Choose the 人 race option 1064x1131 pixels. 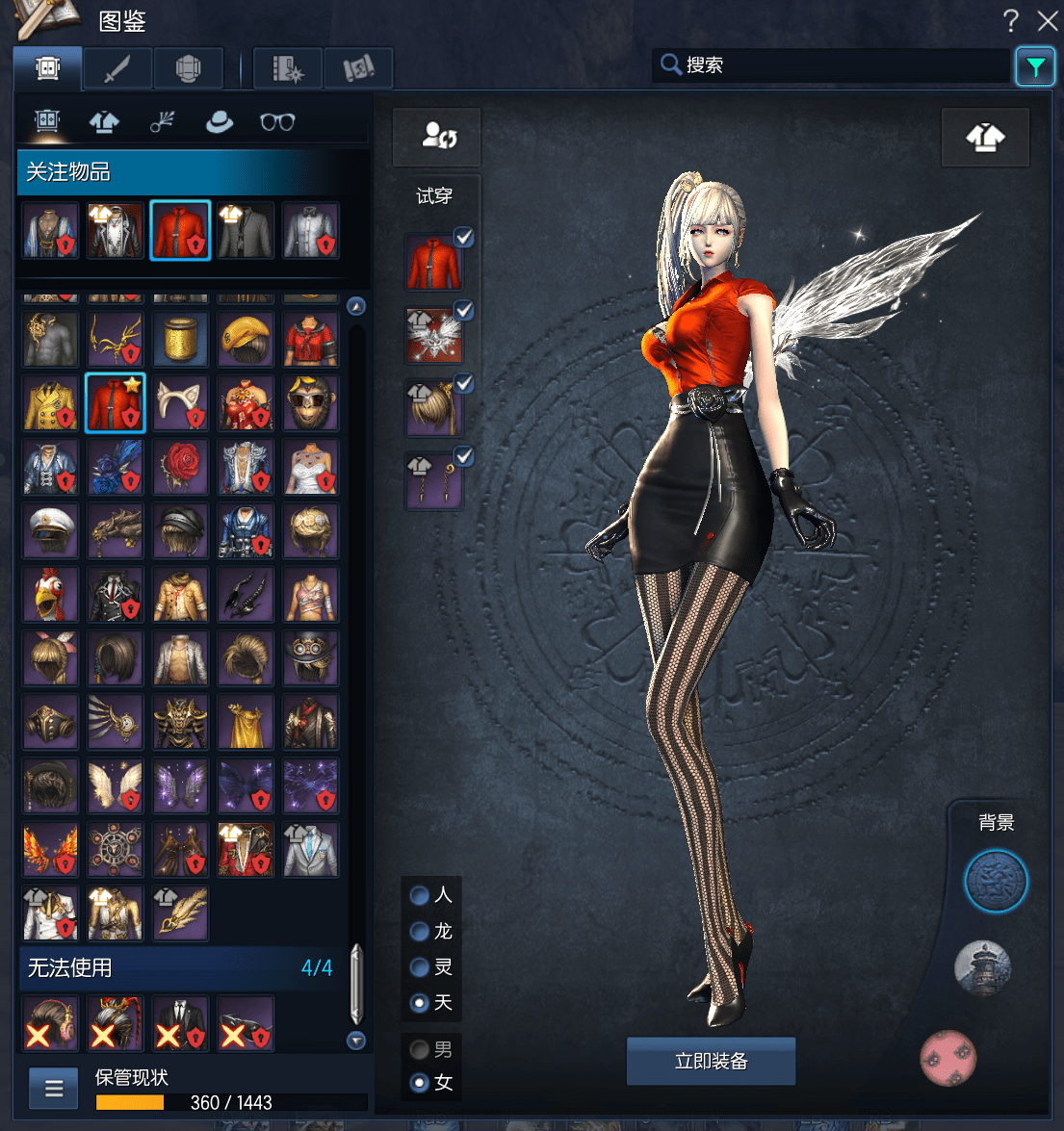click(420, 895)
